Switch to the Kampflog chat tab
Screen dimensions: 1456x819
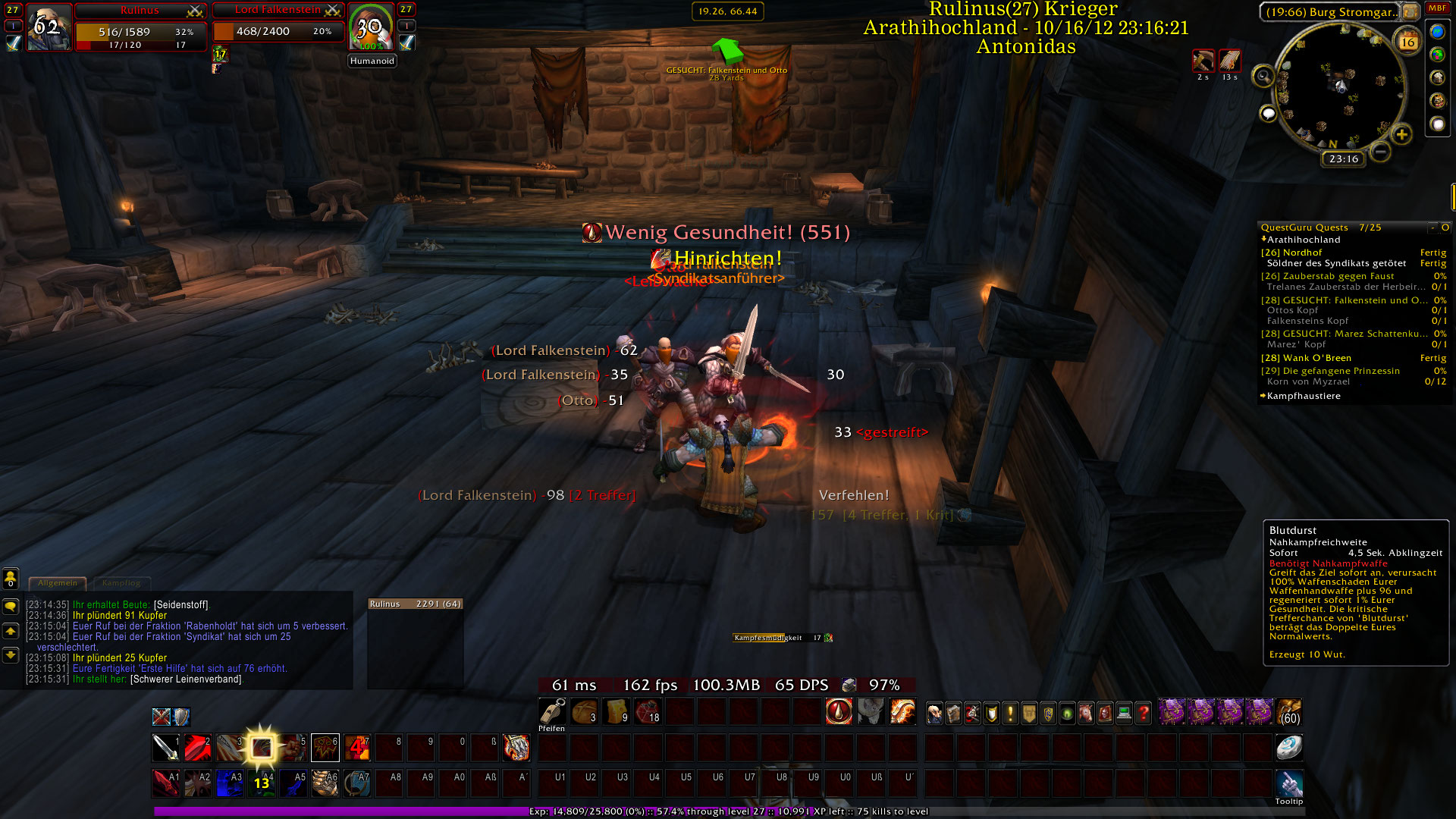[x=121, y=583]
